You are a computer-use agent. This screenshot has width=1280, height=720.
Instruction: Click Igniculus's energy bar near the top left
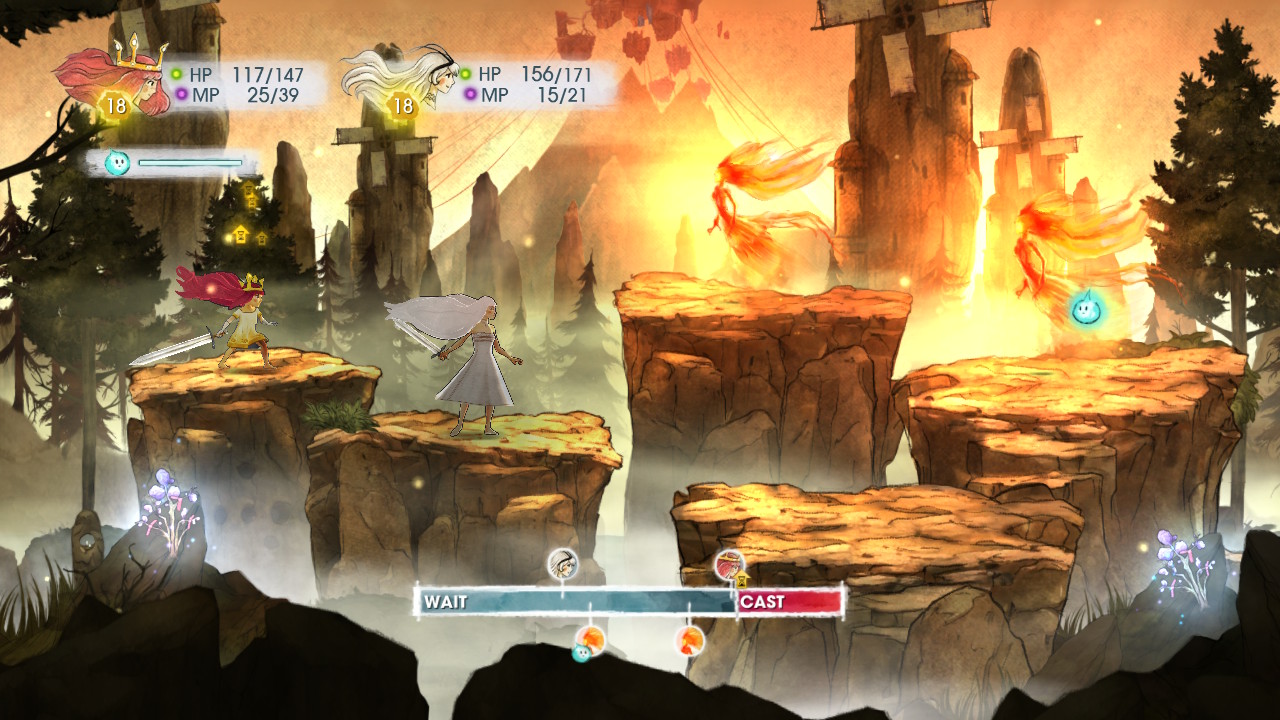[x=190, y=160]
